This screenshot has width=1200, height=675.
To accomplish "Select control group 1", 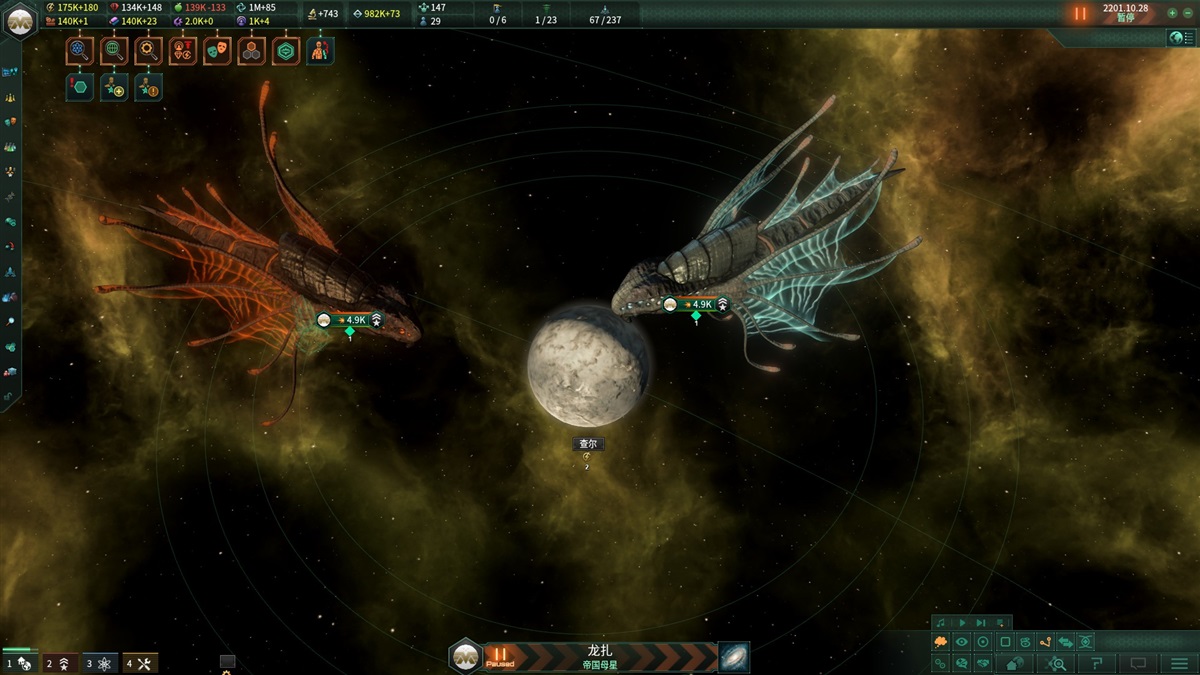I will coord(20,663).
